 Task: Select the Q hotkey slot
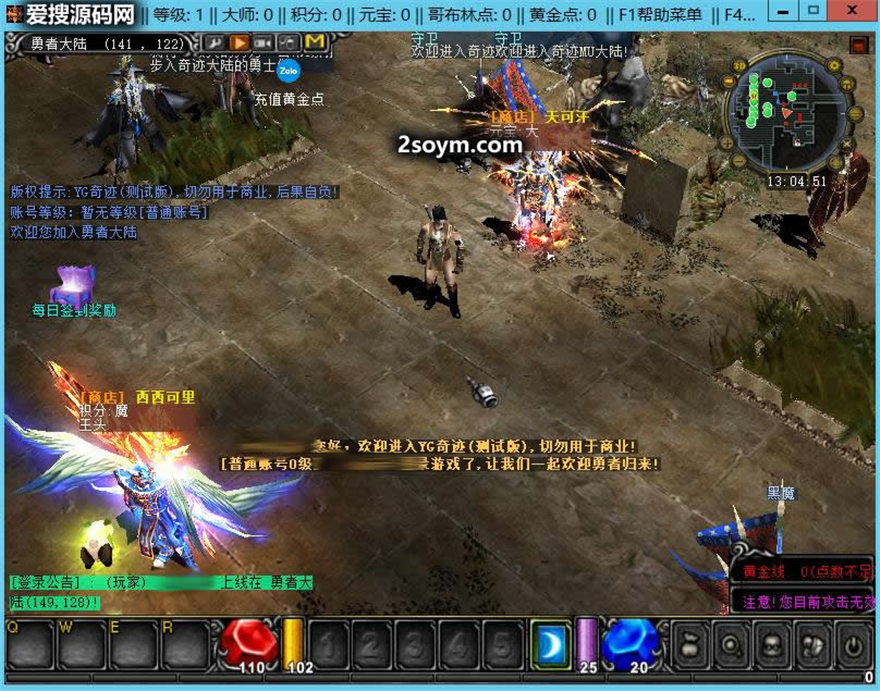coord(30,644)
